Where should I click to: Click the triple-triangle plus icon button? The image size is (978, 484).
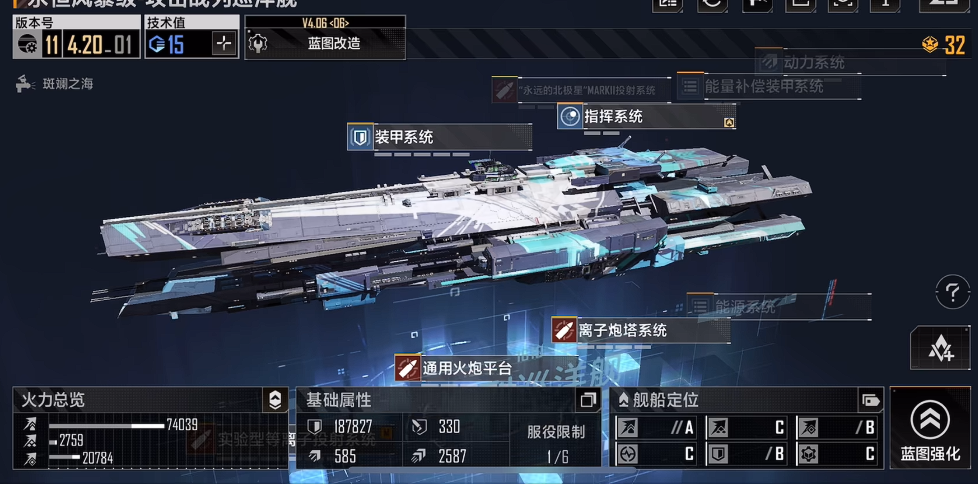(x=940, y=348)
